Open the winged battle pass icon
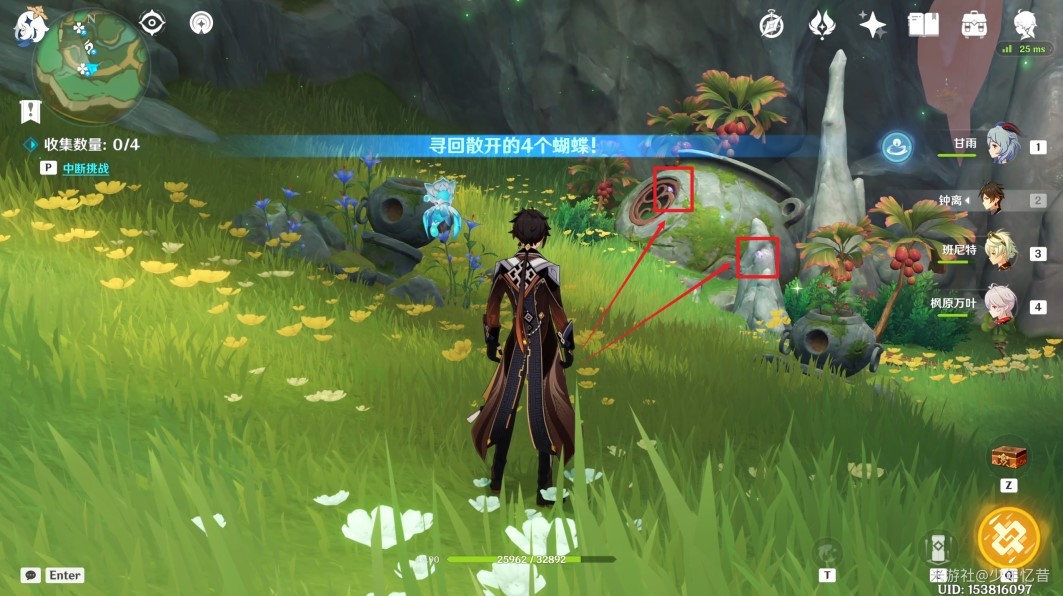The width and height of the screenshot is (1063, 596). (822, 25)
